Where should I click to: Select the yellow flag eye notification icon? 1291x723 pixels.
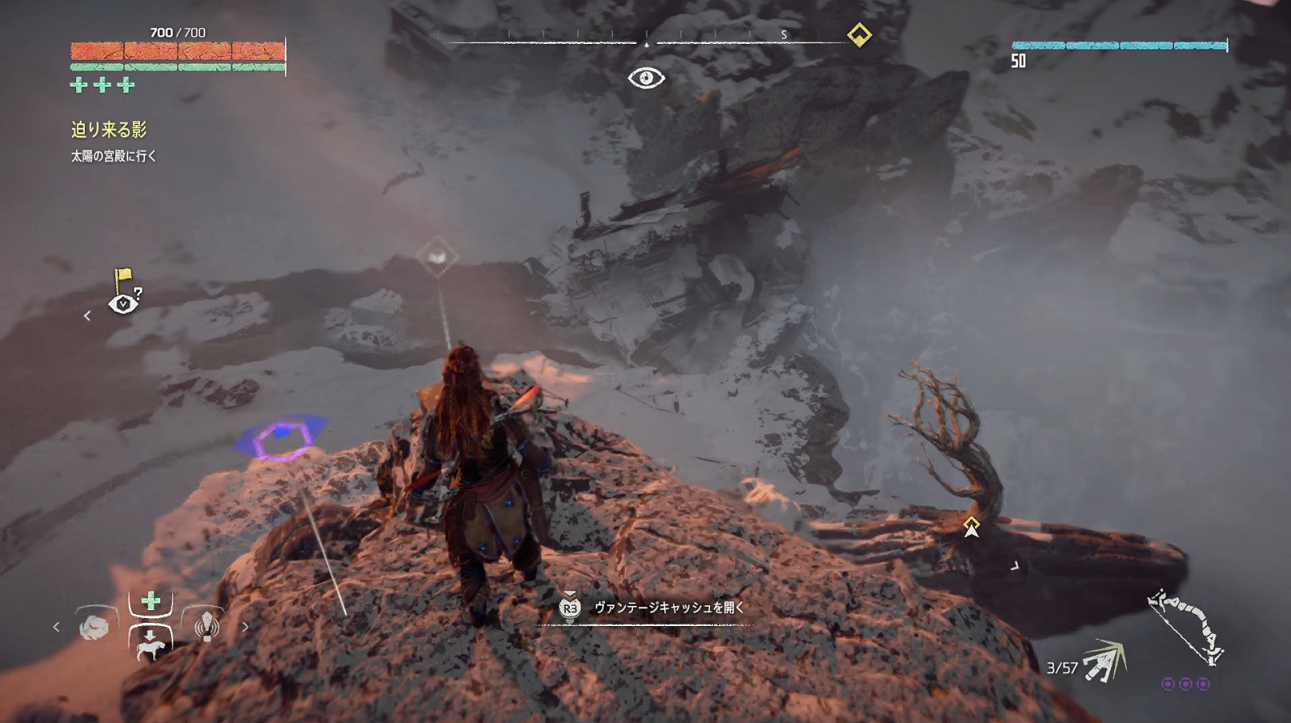124,292
